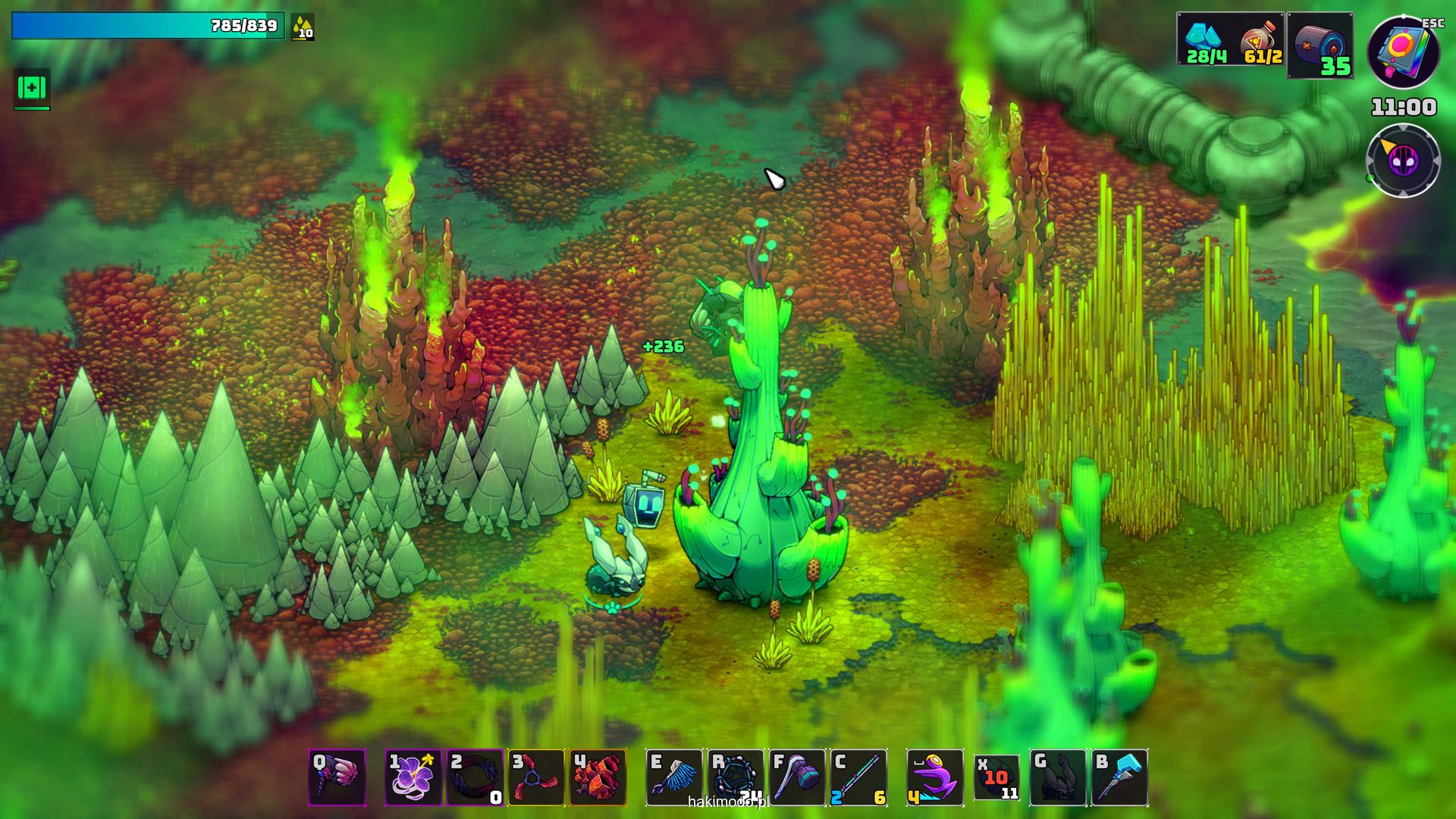Open the rainbow journal book menu
The height and width of the screenshot is (819, 1456).
[1403, 52]
